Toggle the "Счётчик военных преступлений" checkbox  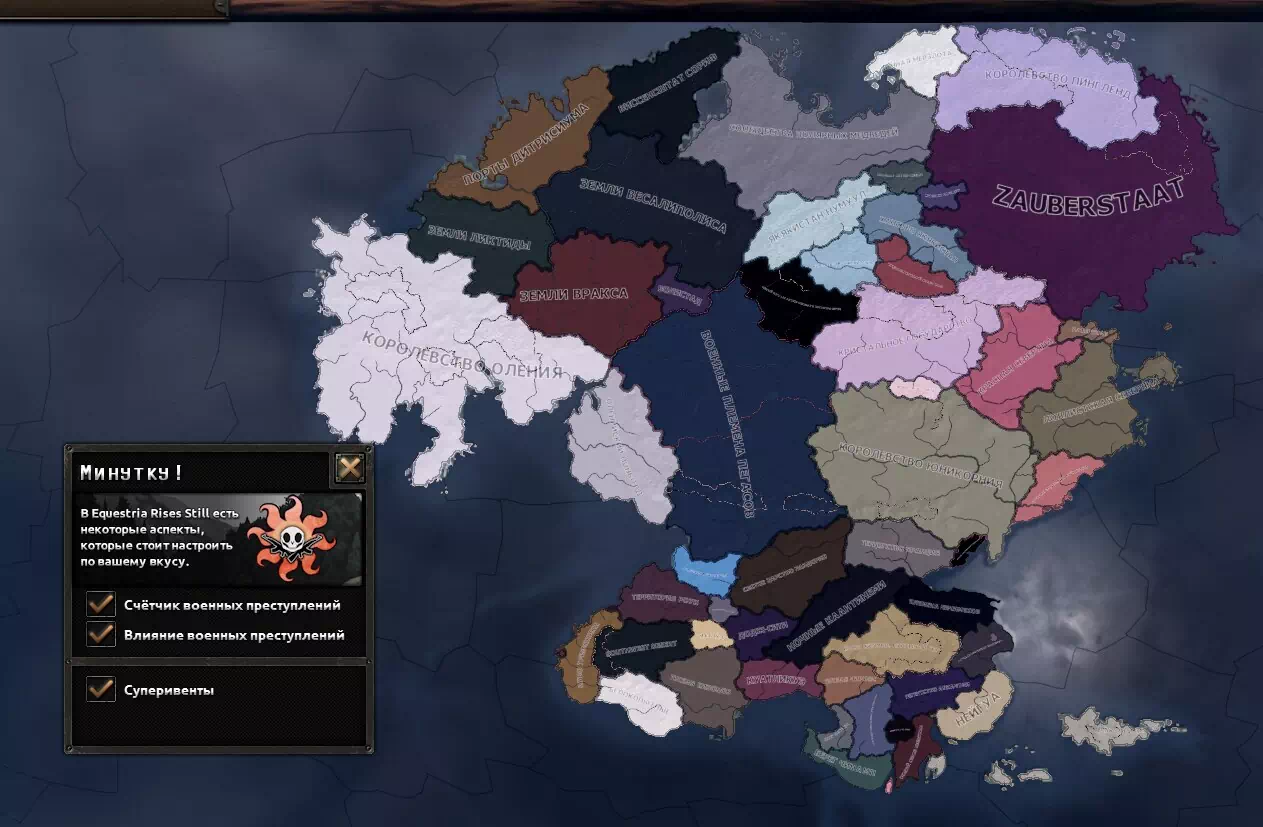101,605
